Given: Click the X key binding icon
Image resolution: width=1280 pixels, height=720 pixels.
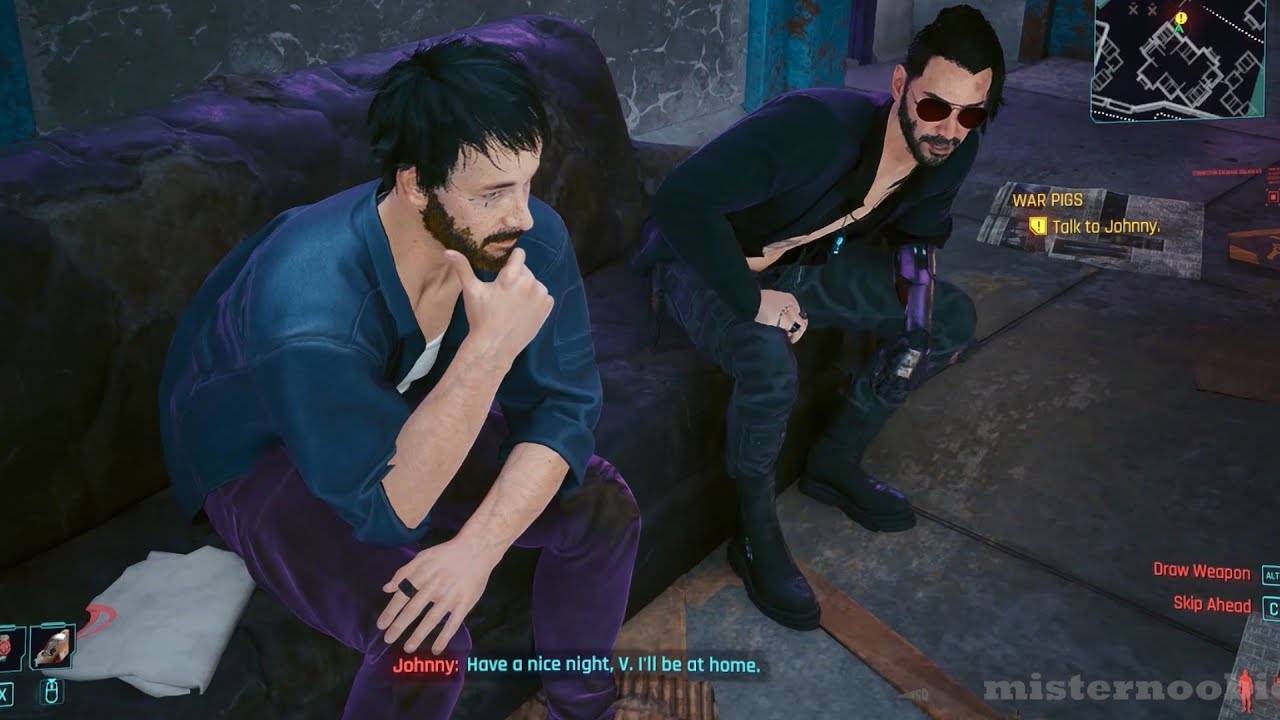Looking at the screenshot, I should tap(4, 692).
